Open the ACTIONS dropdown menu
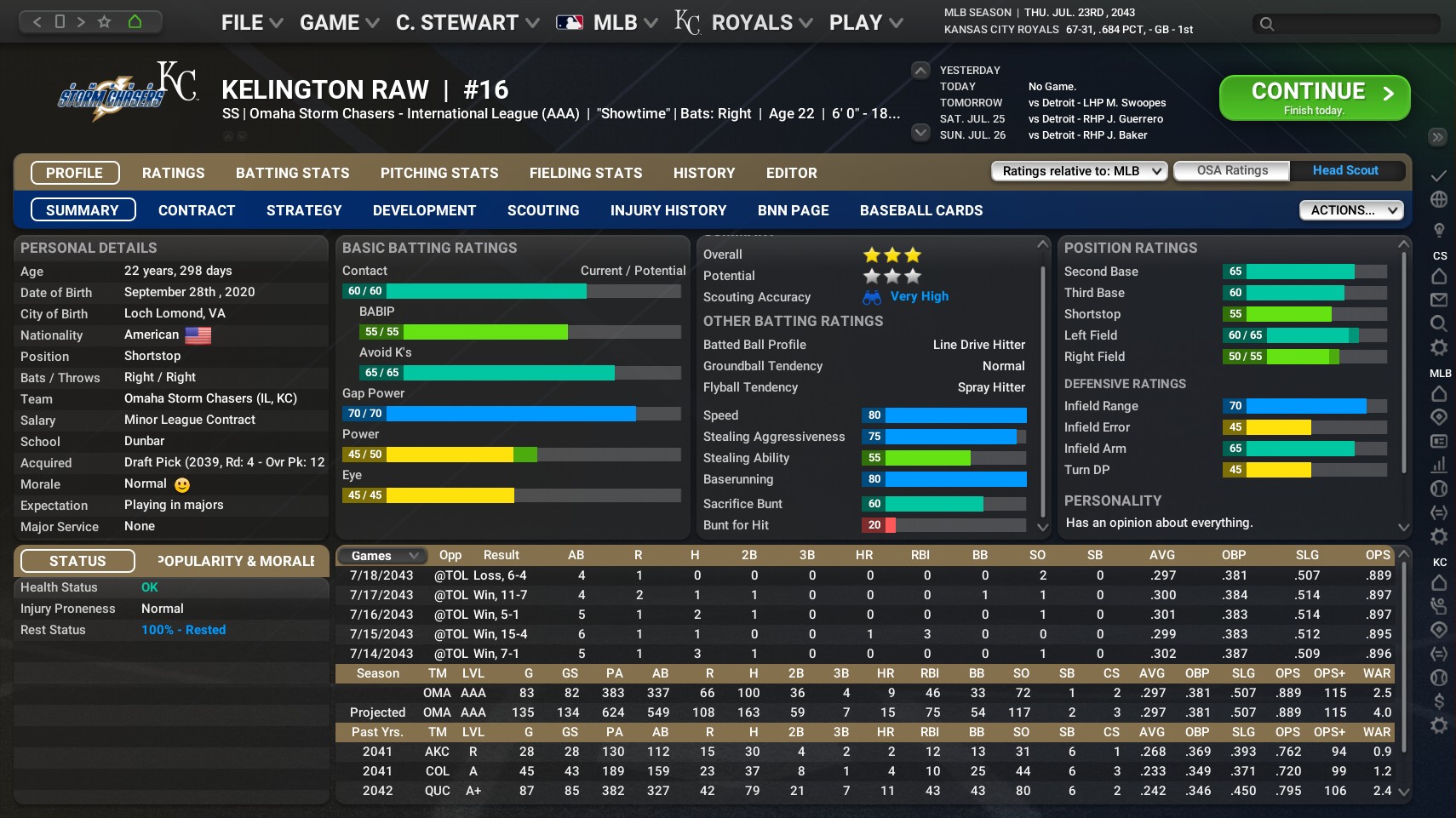This screenshot has width=1456, height=818. [x=1350, y=209]
